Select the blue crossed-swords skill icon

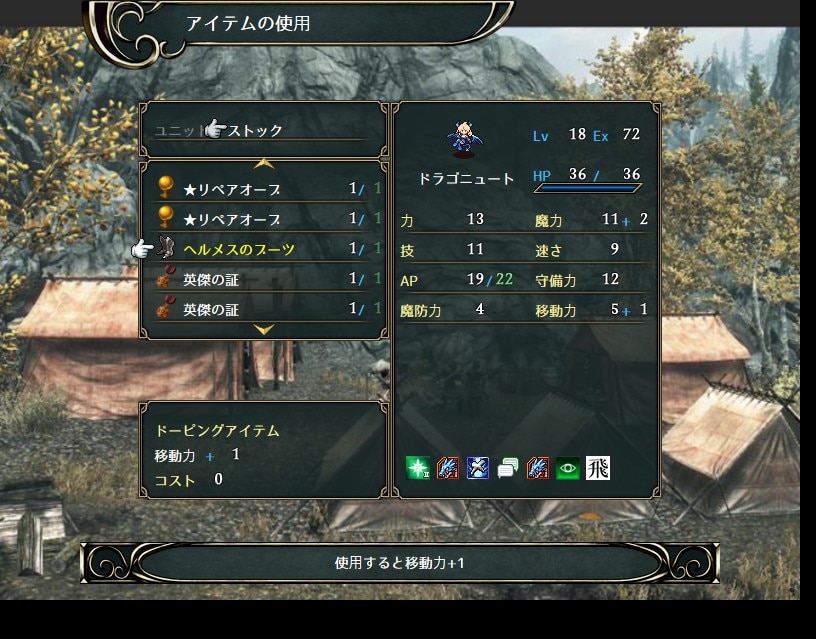[x=478, y=467]
